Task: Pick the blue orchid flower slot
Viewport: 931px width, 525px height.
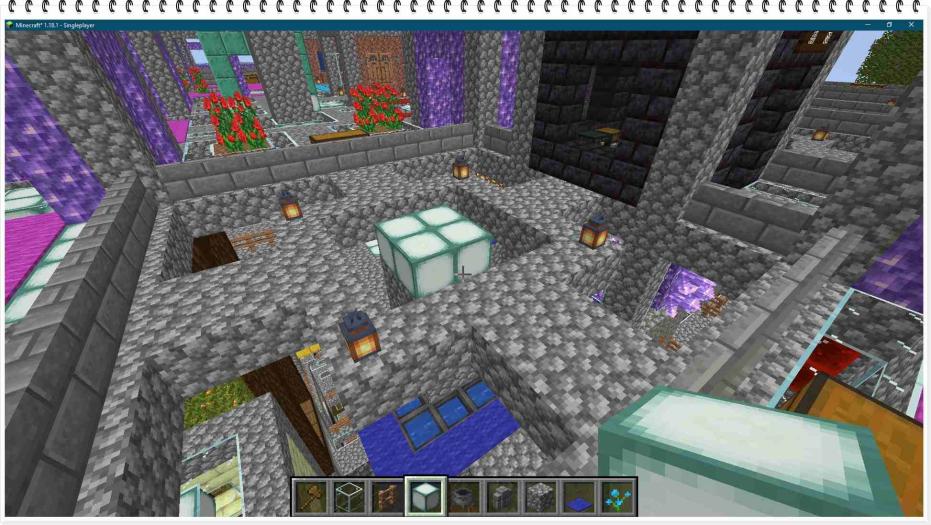Action: (615, 496)
